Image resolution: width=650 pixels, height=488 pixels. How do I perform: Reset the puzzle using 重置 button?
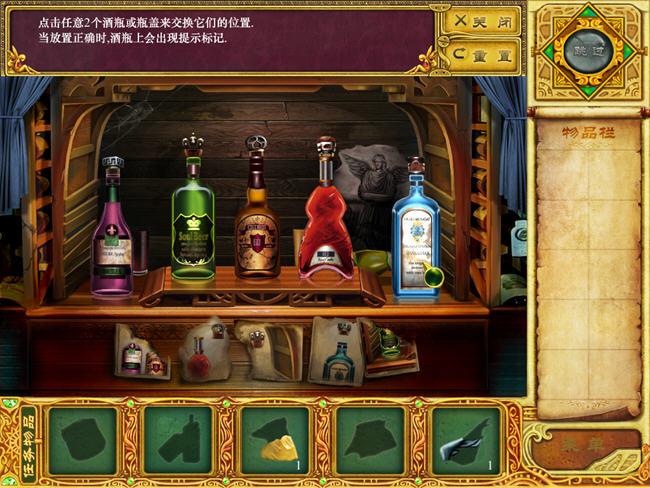(482, 53)
